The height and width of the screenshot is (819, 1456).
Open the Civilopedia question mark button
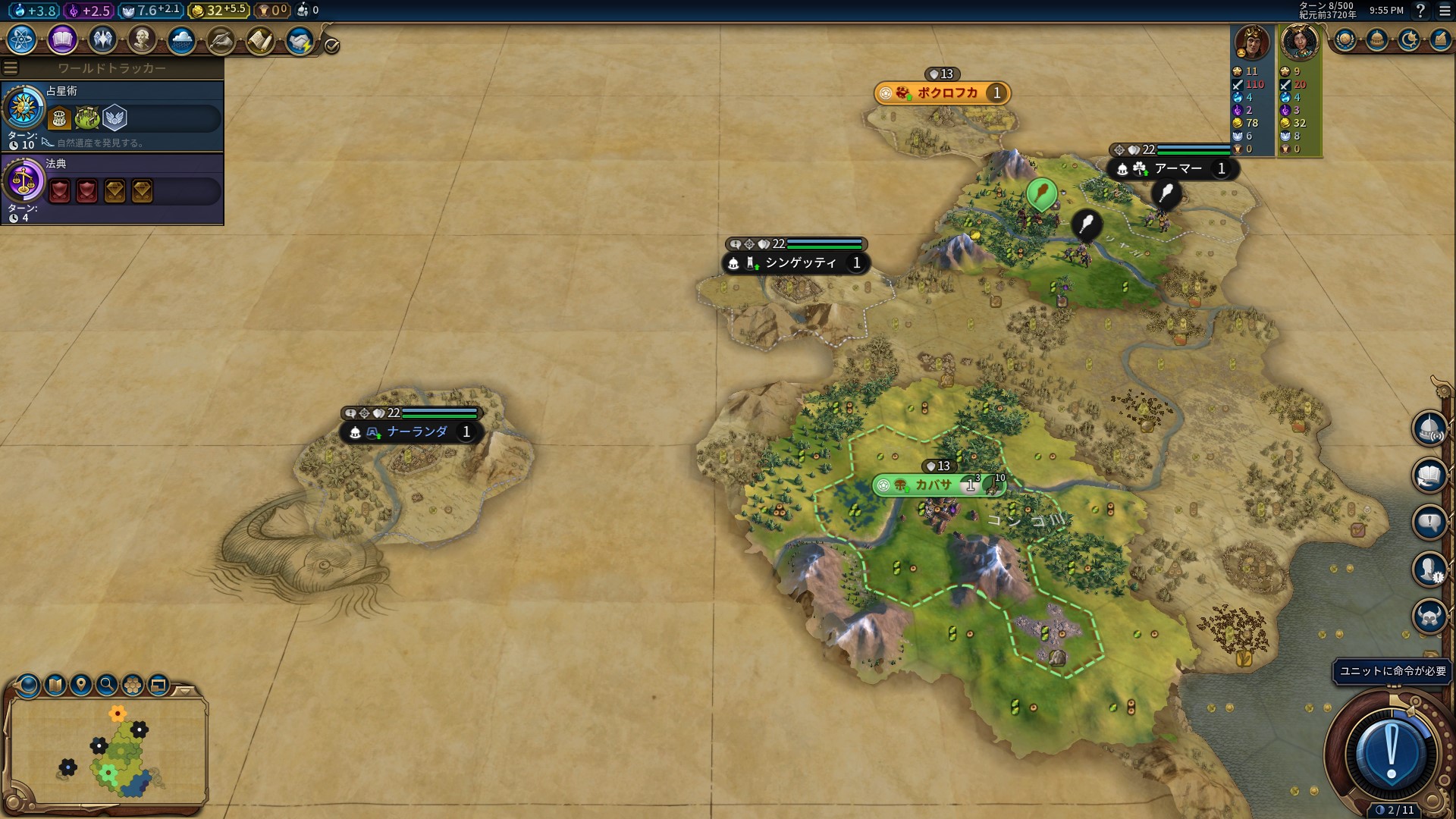[x=1420, y=11]
